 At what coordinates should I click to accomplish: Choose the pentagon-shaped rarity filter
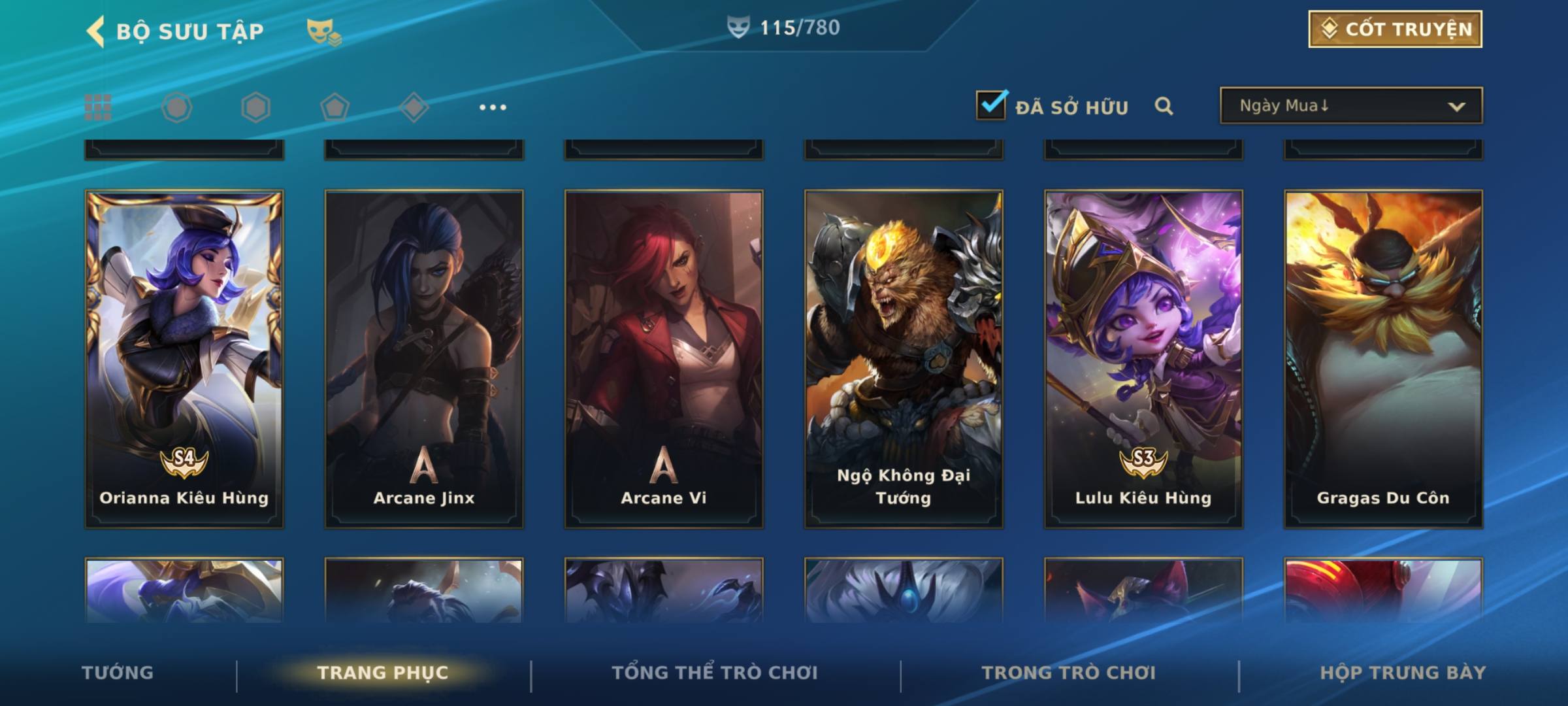[335, 107]
